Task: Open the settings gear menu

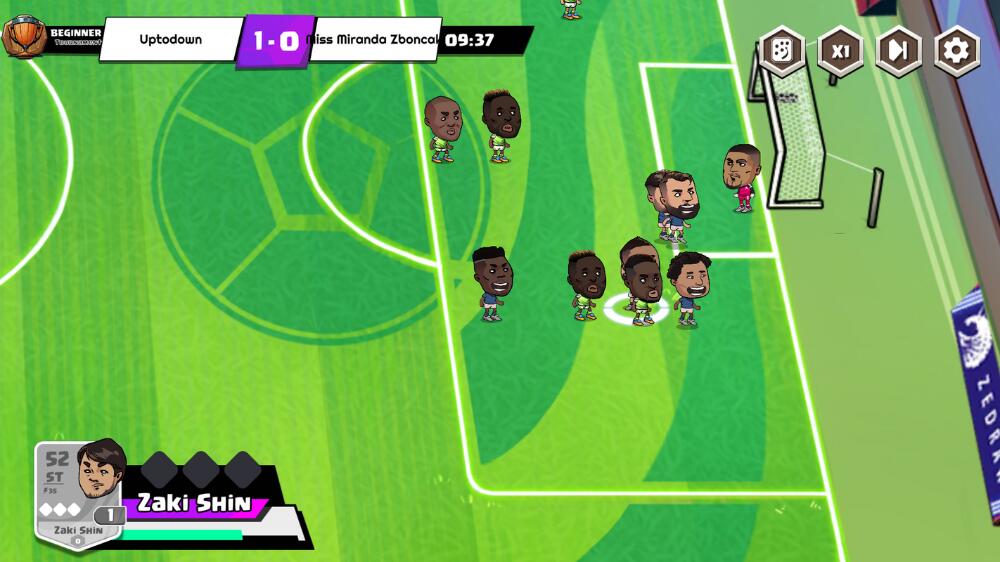Action: pos(957,51)
